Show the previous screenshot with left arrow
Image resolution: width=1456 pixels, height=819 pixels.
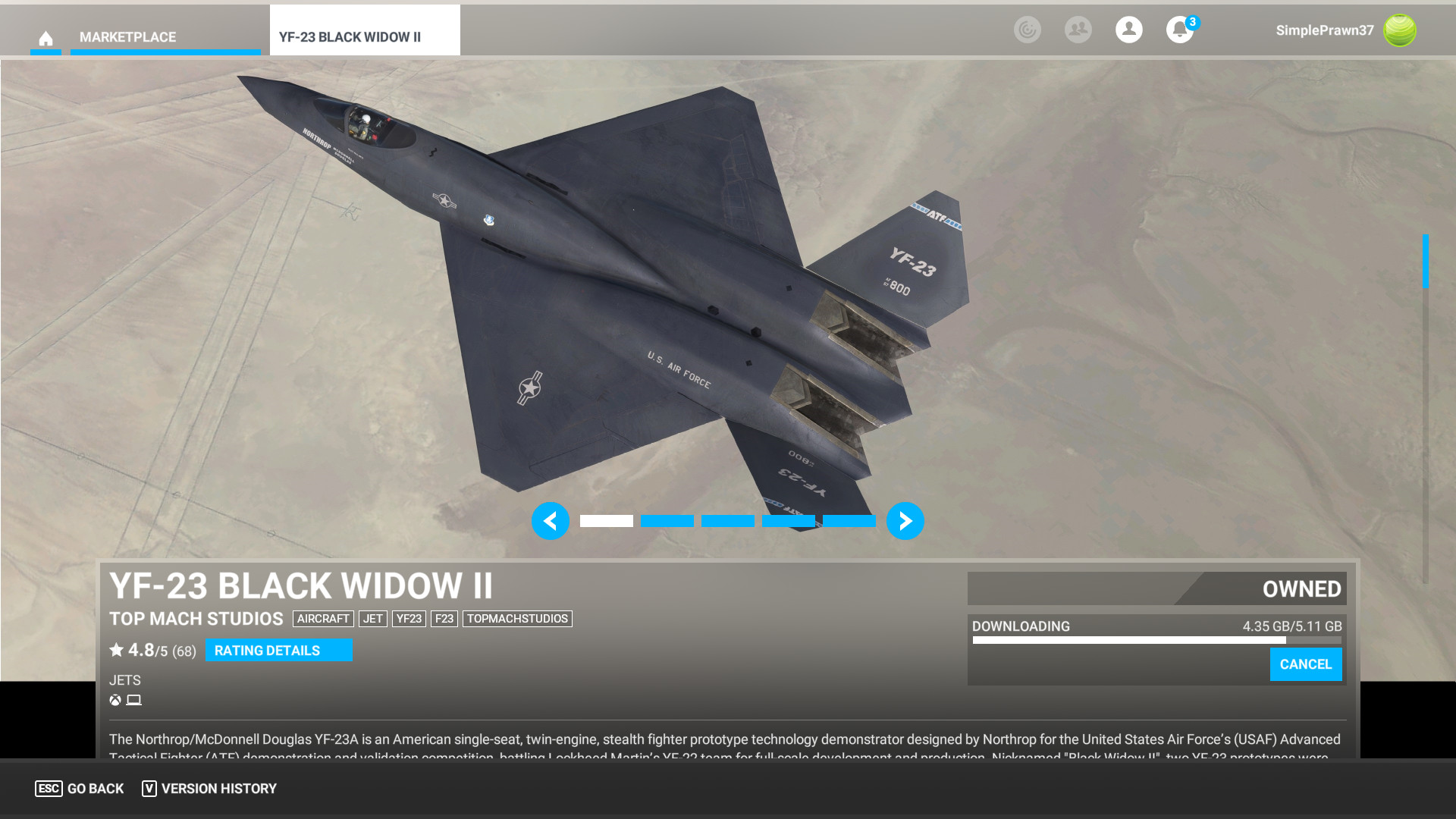click(550, 521)
